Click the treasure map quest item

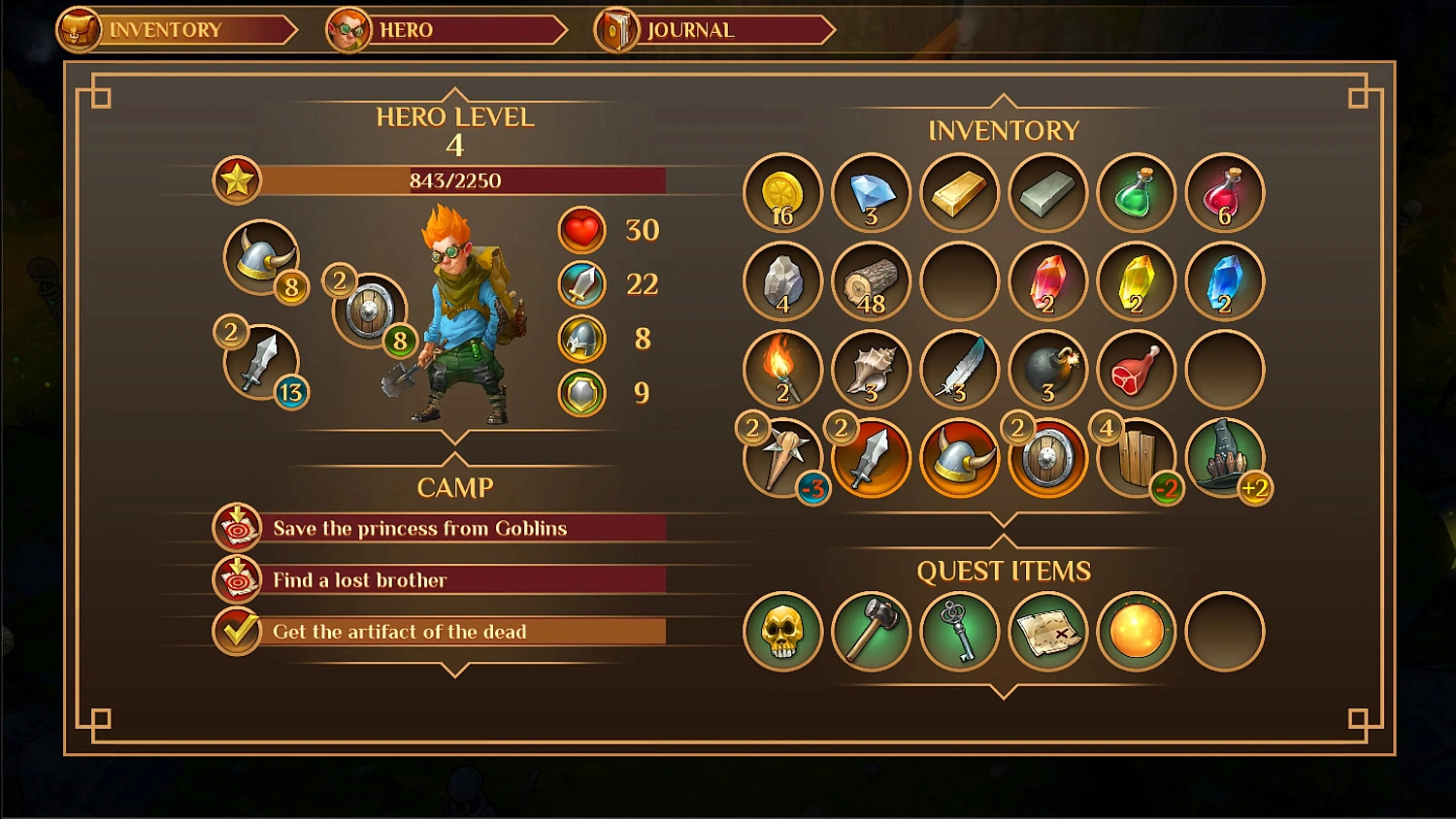tap(1047, 632)
